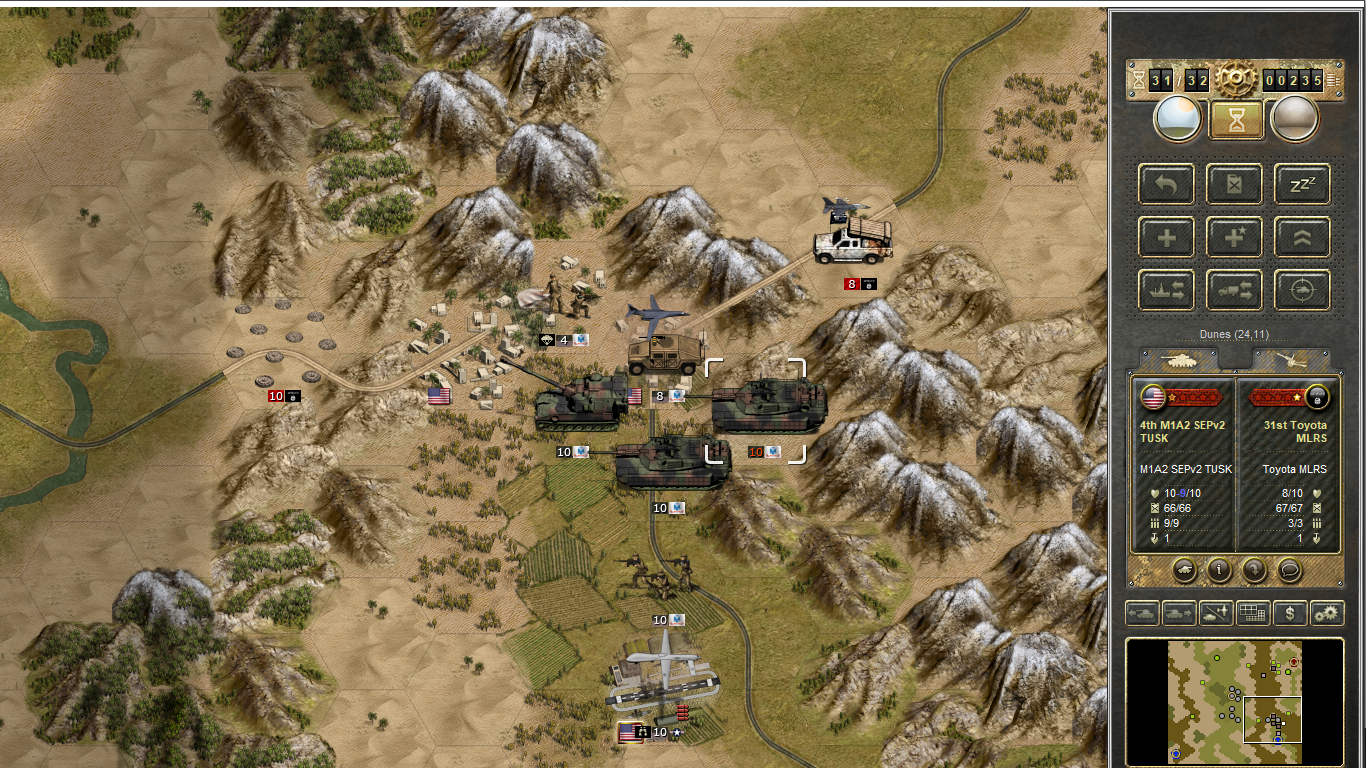Screen dimensions: 1366x768
Task: Toggle the hex grid strategic map button
Action: pyautogui.click(x=1253, y=613)
